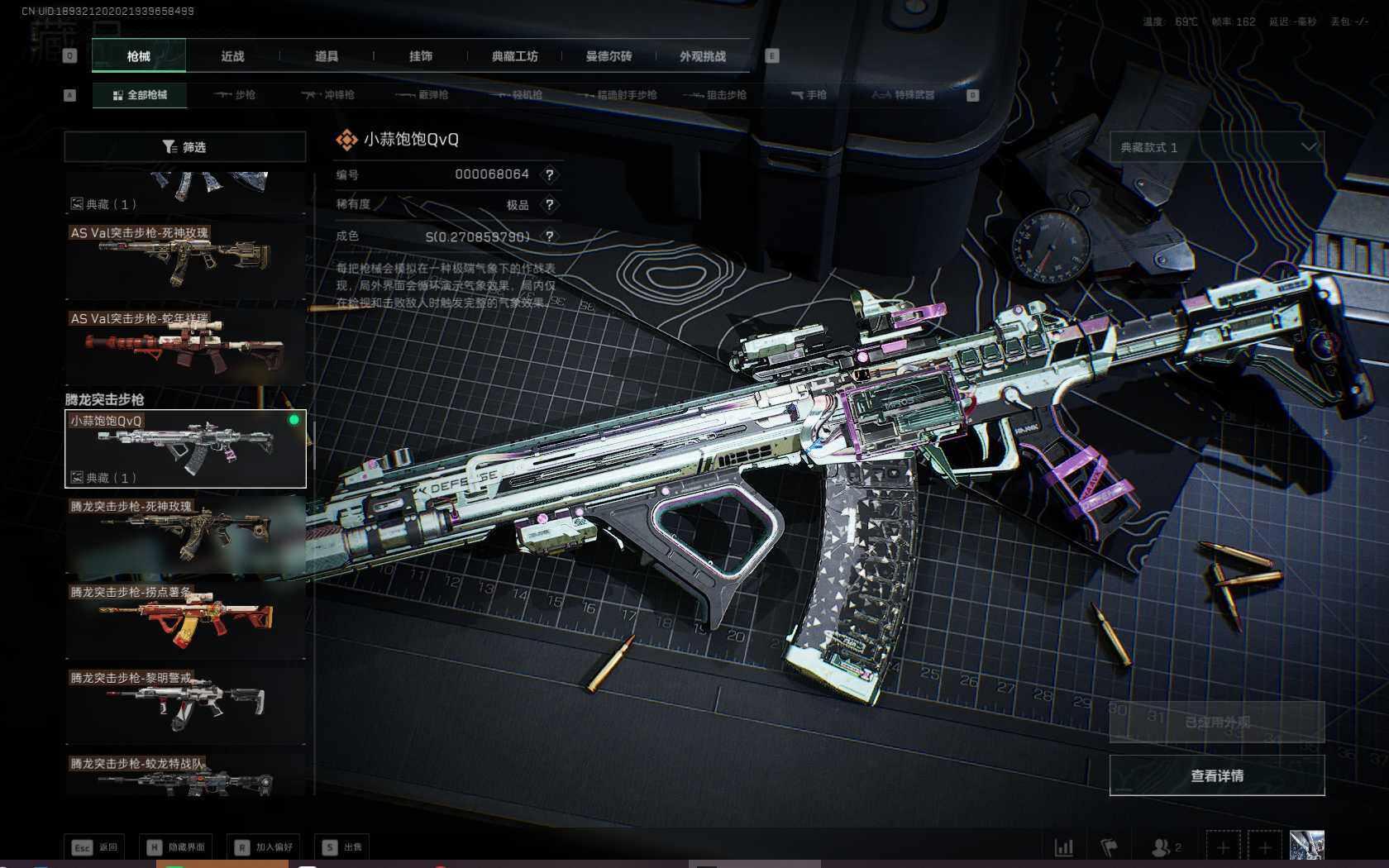This screenshot has height=868, width=1389.
Task: Open the 典藏款式 1 dropdown
Action: point(1216,147)
